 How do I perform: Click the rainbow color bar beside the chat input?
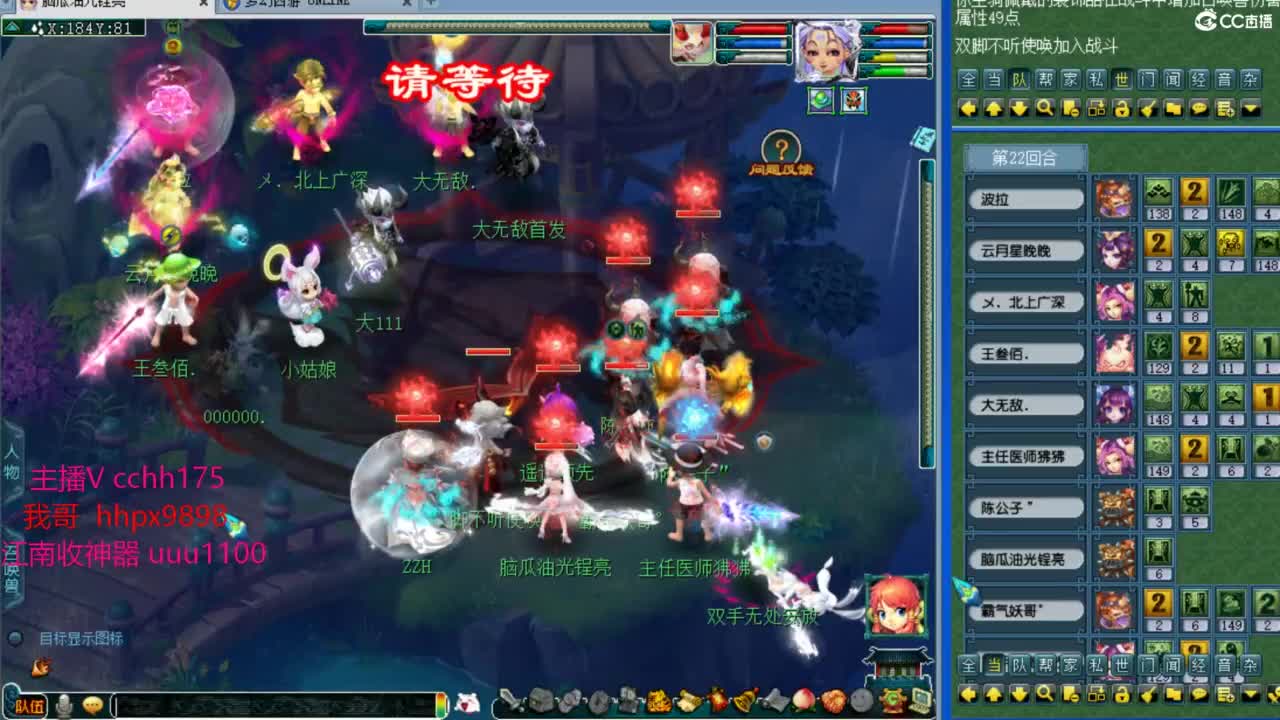point(441,703)
